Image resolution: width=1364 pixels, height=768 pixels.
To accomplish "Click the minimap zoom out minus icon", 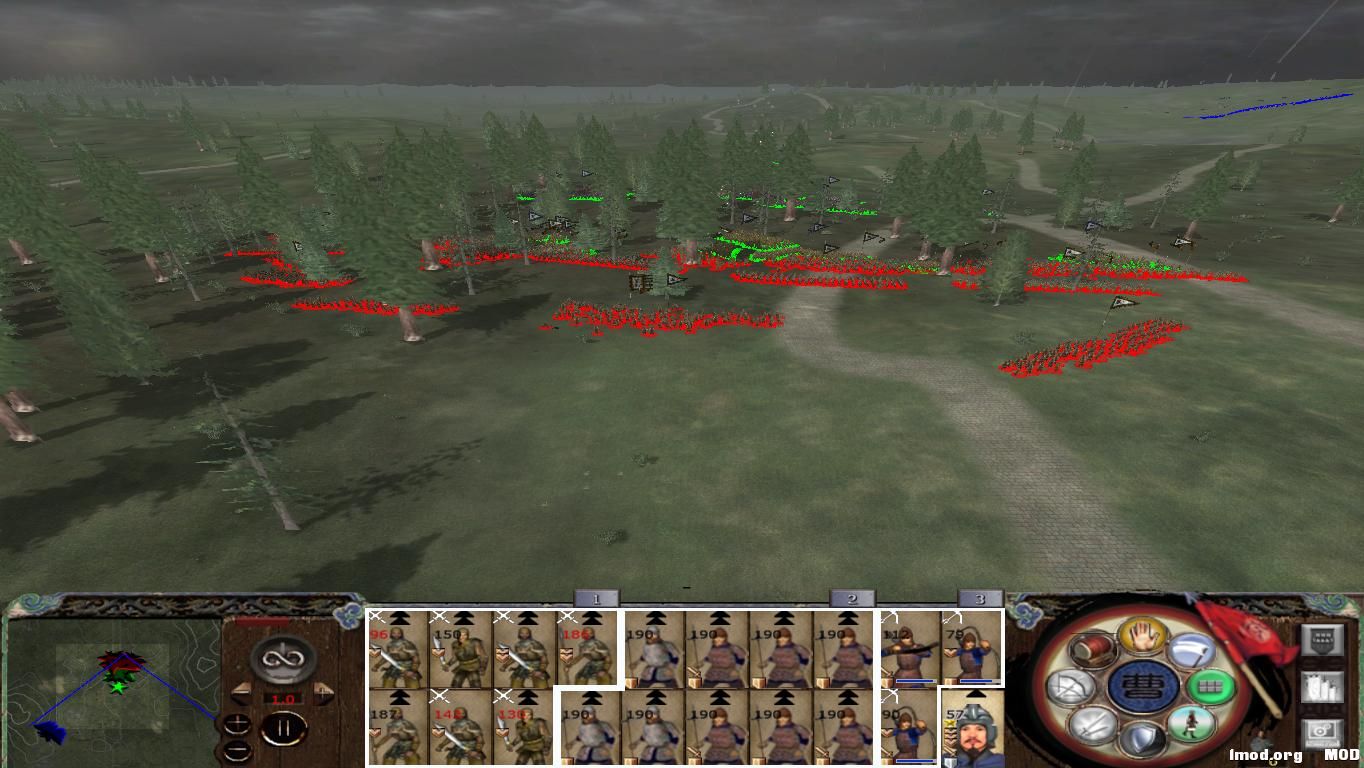I will tap(238, 751).
